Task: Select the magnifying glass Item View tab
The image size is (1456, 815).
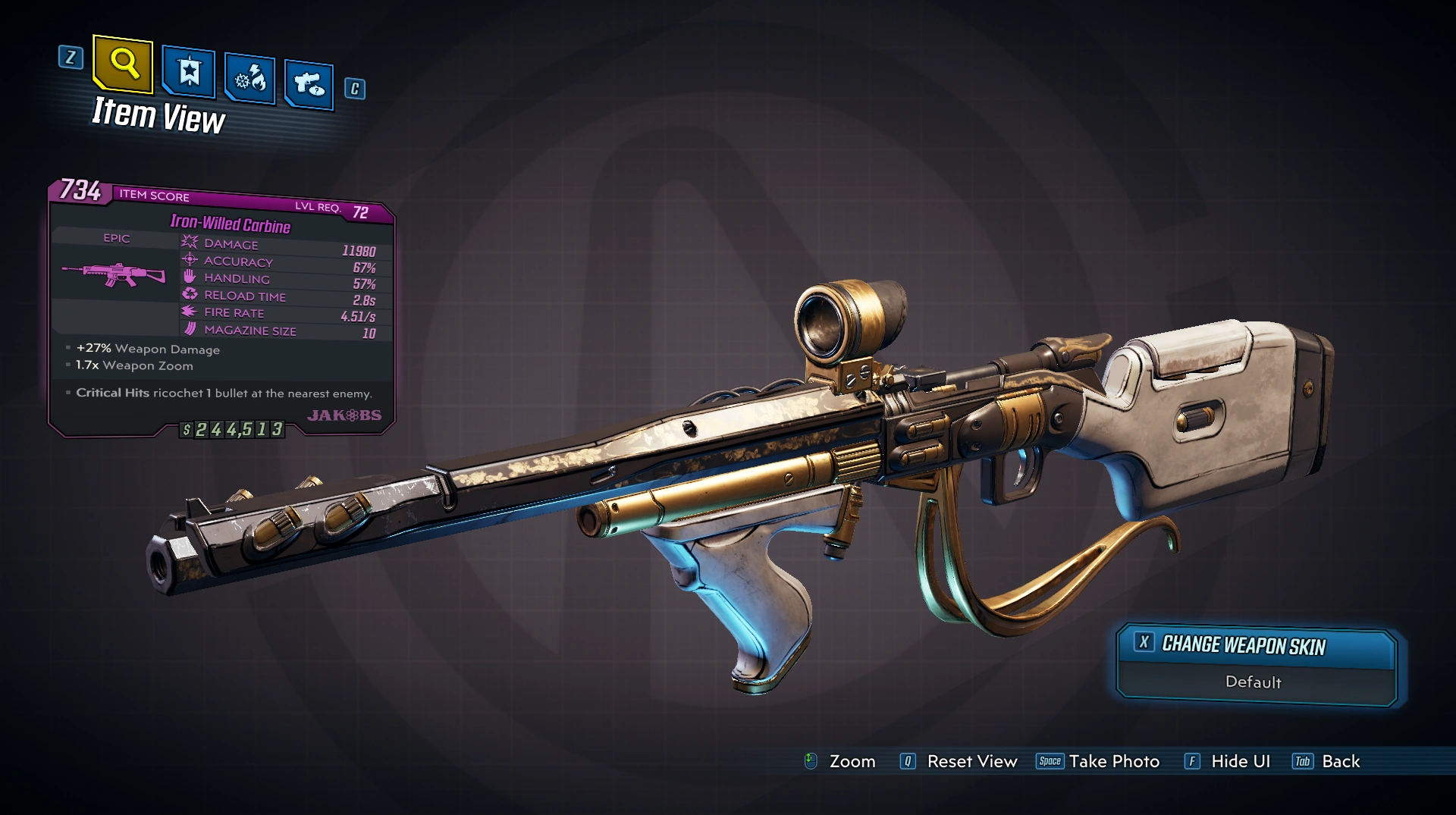Action: (123, 64)
